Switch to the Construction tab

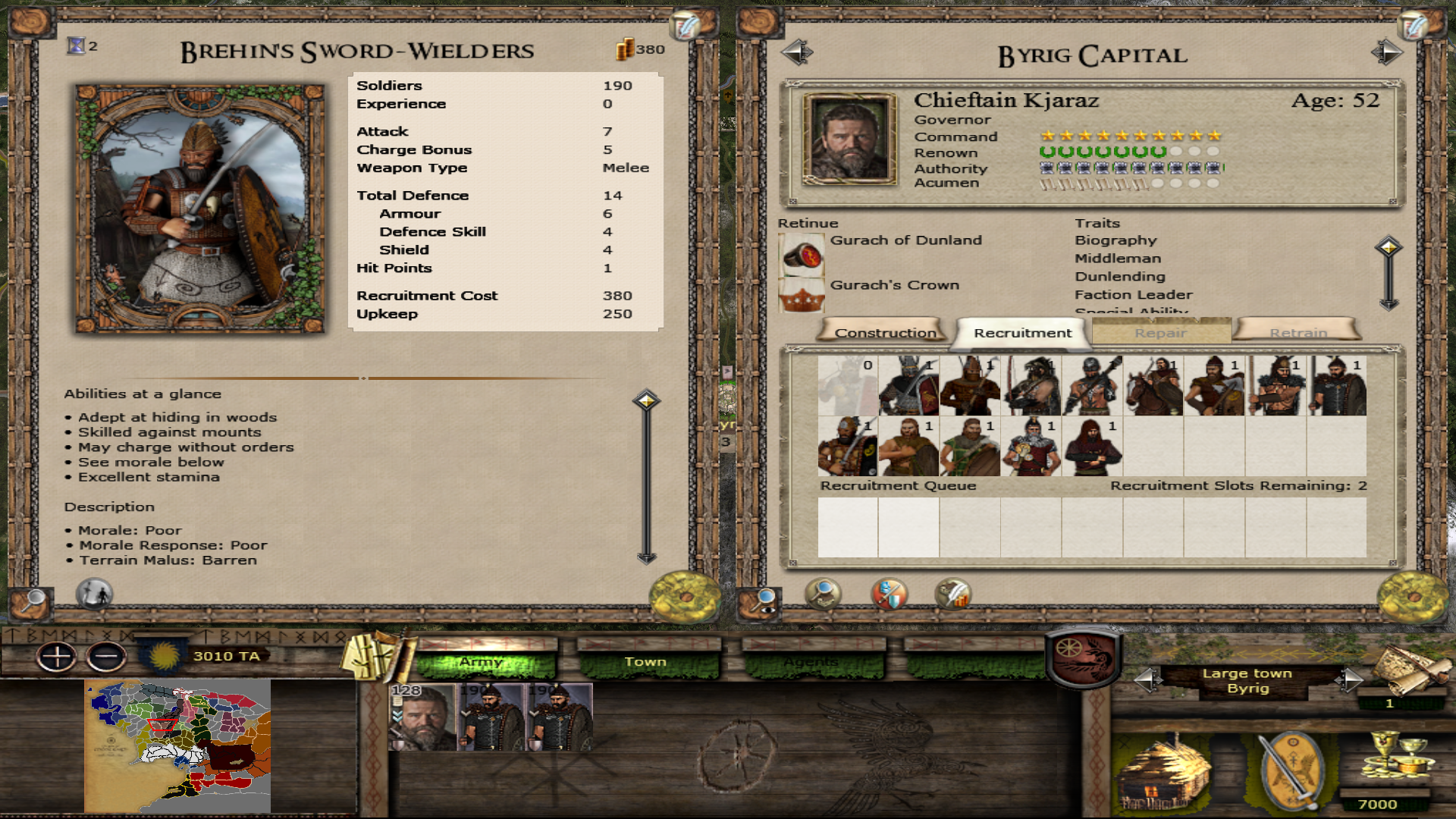click(x=884, y=332)
